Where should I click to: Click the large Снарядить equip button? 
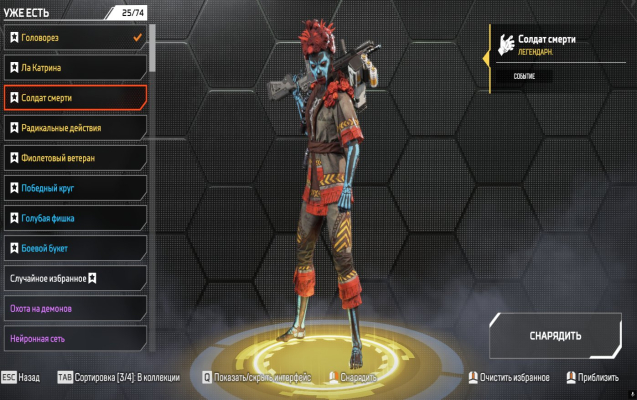555,335
